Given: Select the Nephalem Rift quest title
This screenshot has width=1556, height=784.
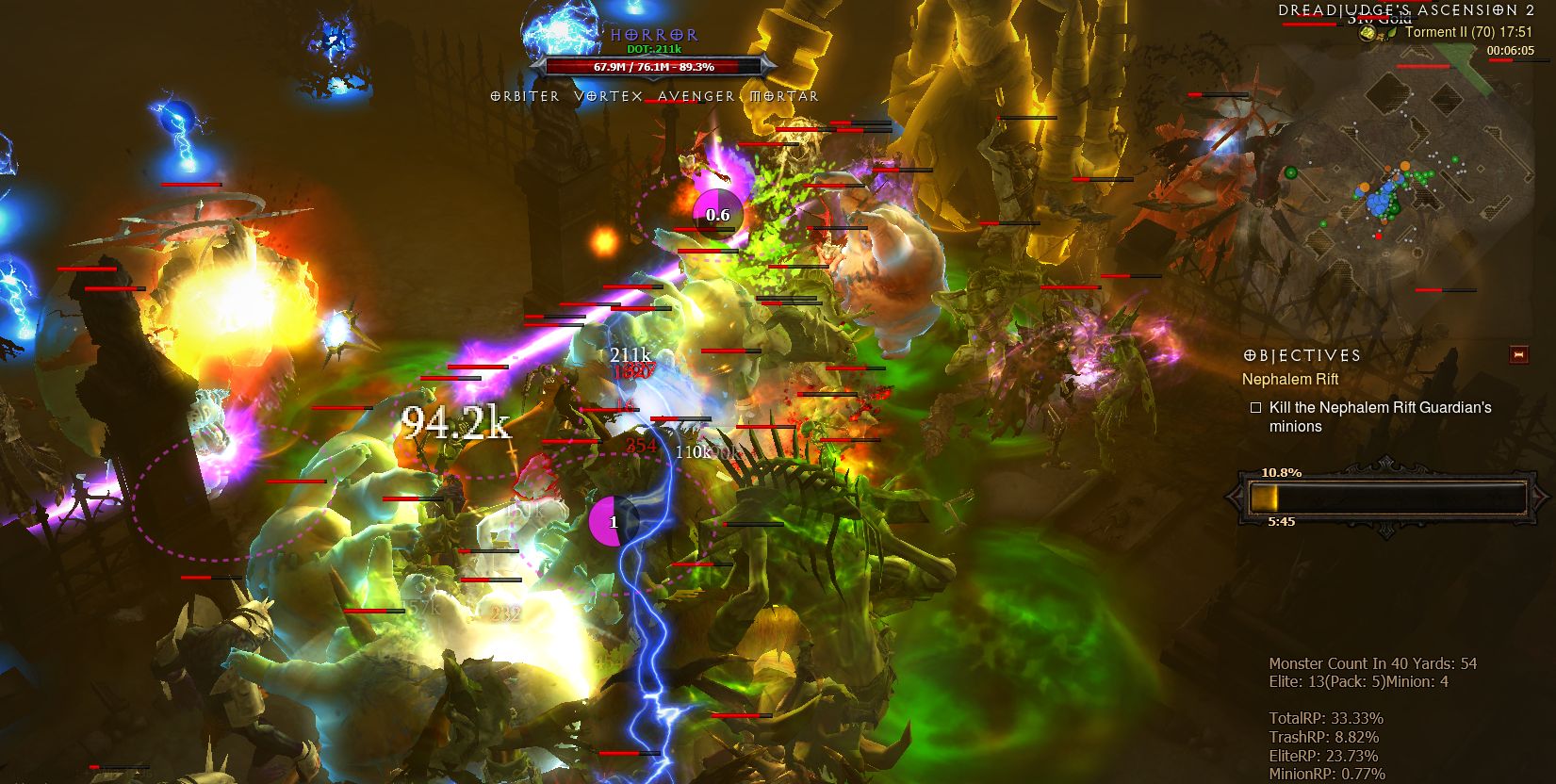Looking at the screenshot, I should coord(1289,380).
